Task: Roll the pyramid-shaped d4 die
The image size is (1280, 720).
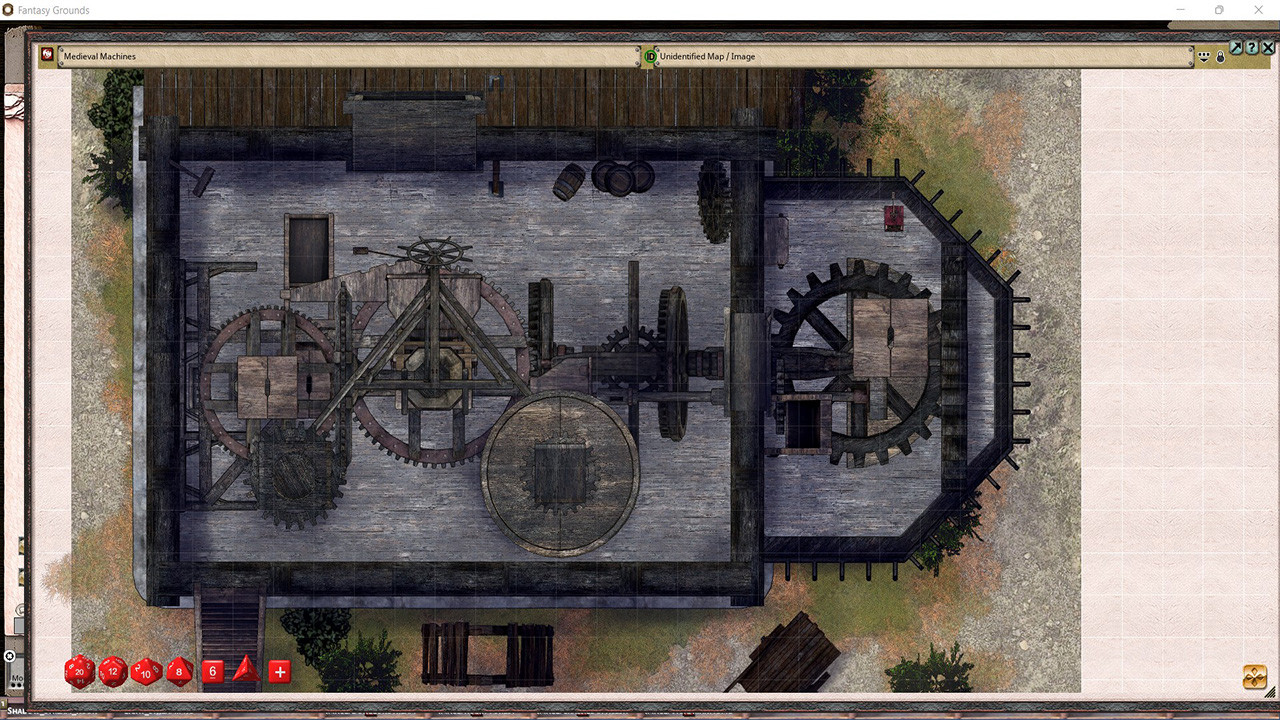Action: 245,671
